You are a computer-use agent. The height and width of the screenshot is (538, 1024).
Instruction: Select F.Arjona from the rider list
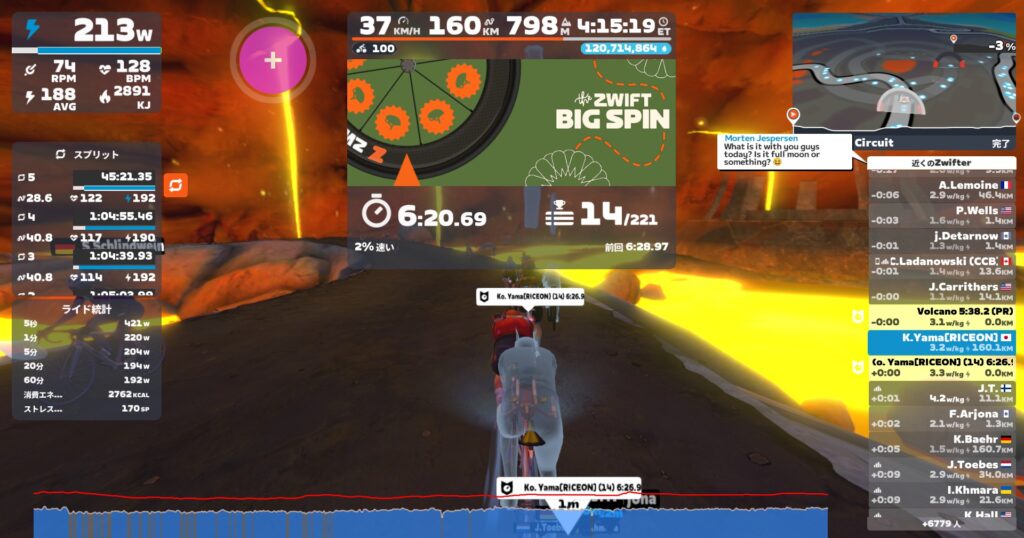pyautogui.click(x=940, y=418)
